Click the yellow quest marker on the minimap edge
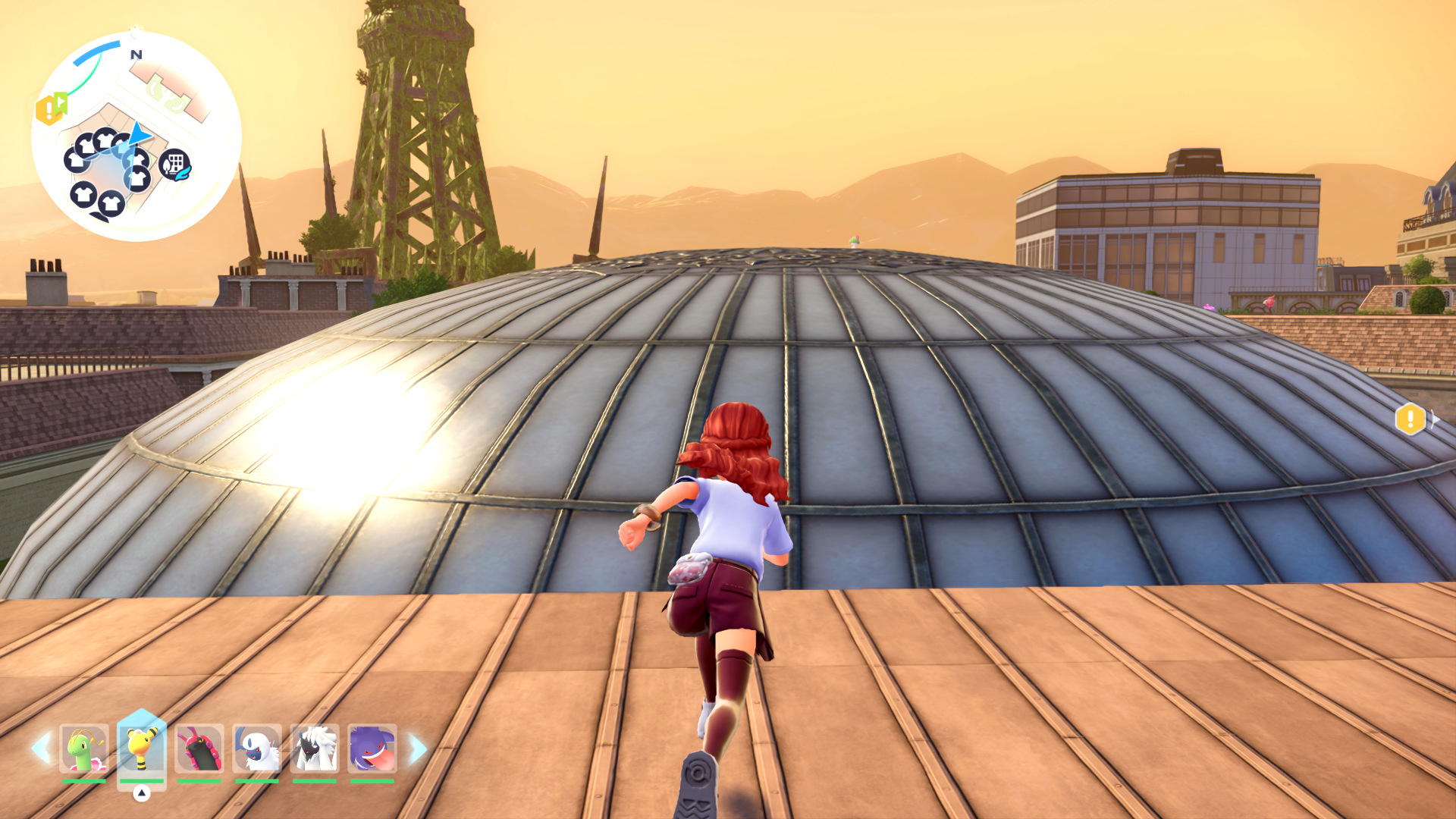Image resolution: width=1456 pixels, height=819 pixels. [47, 111]
